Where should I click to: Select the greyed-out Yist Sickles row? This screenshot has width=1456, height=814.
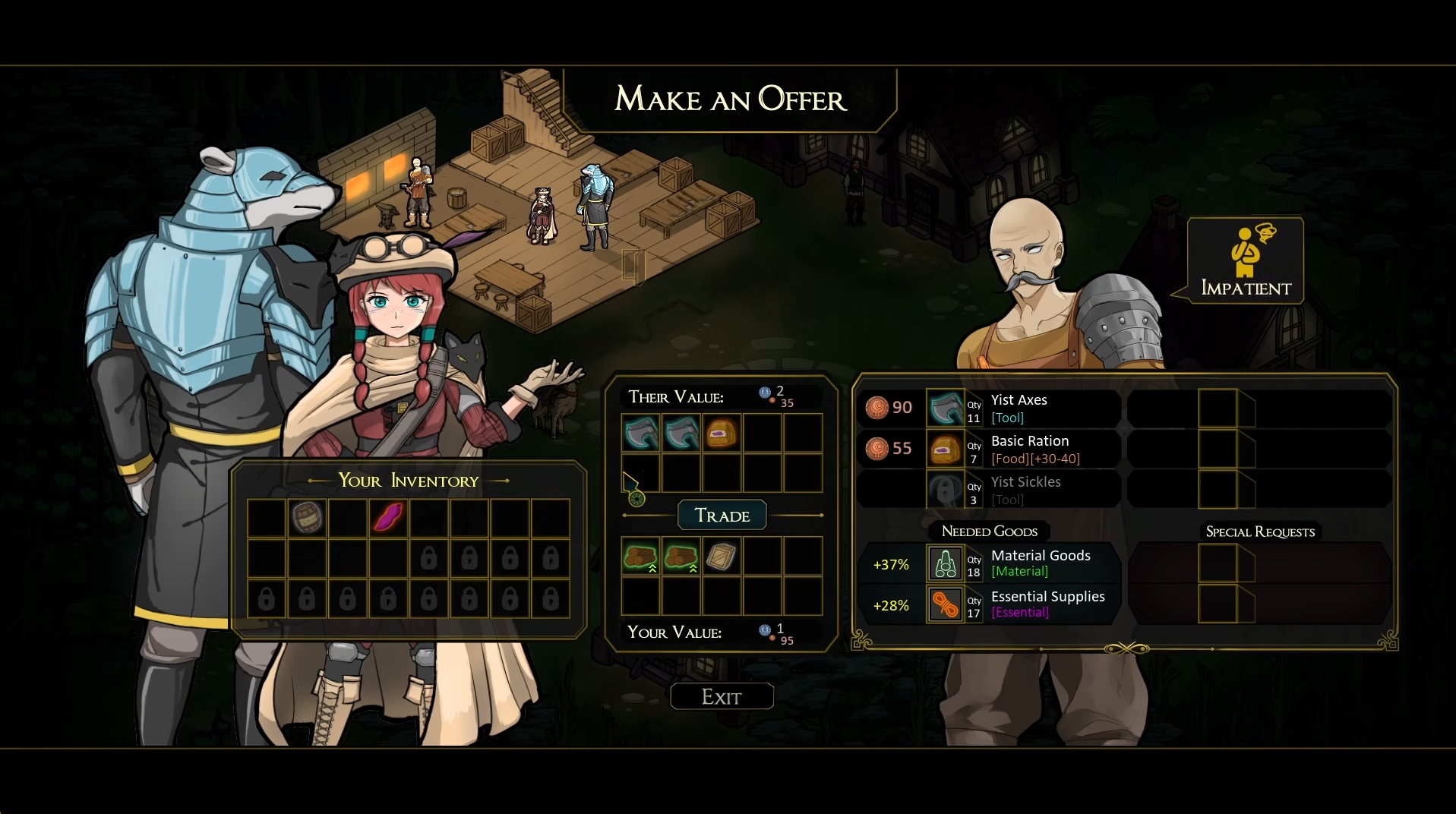pyautogui.click(x=1018, y=490)
